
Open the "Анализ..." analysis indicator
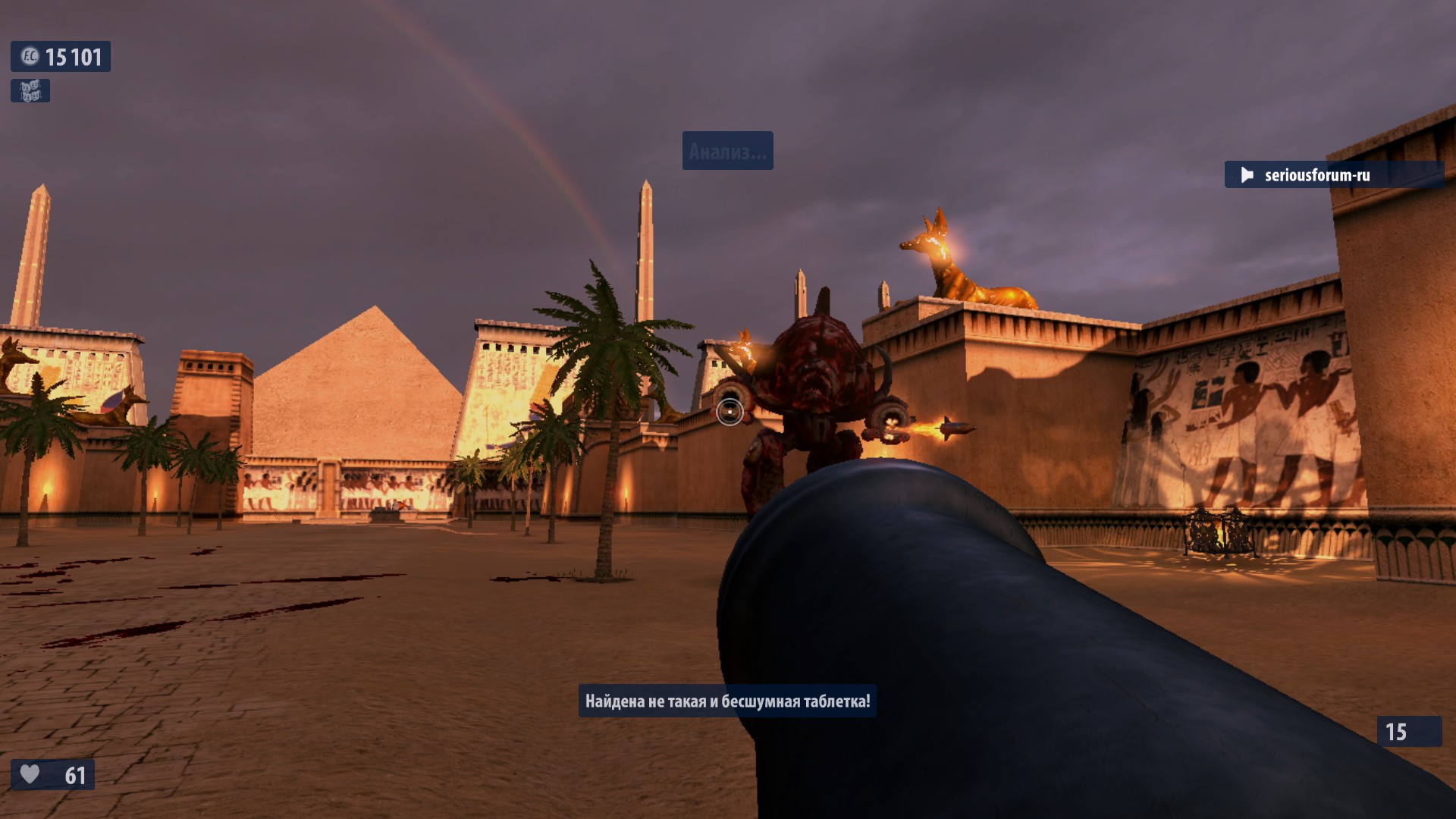(727, 152)
